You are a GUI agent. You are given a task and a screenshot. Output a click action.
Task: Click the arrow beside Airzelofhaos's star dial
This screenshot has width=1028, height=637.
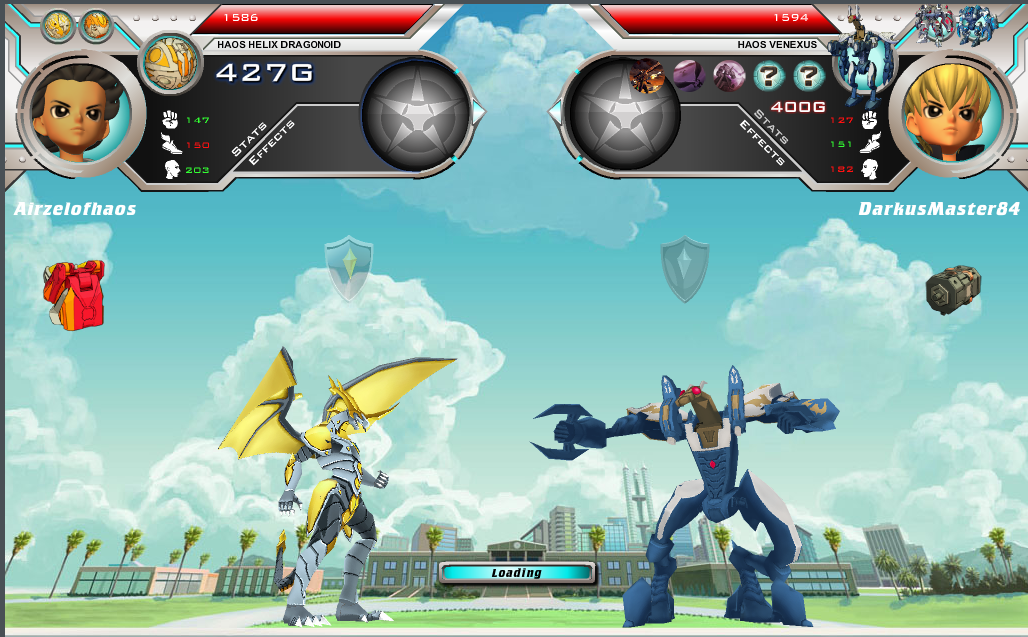point(478,113)
